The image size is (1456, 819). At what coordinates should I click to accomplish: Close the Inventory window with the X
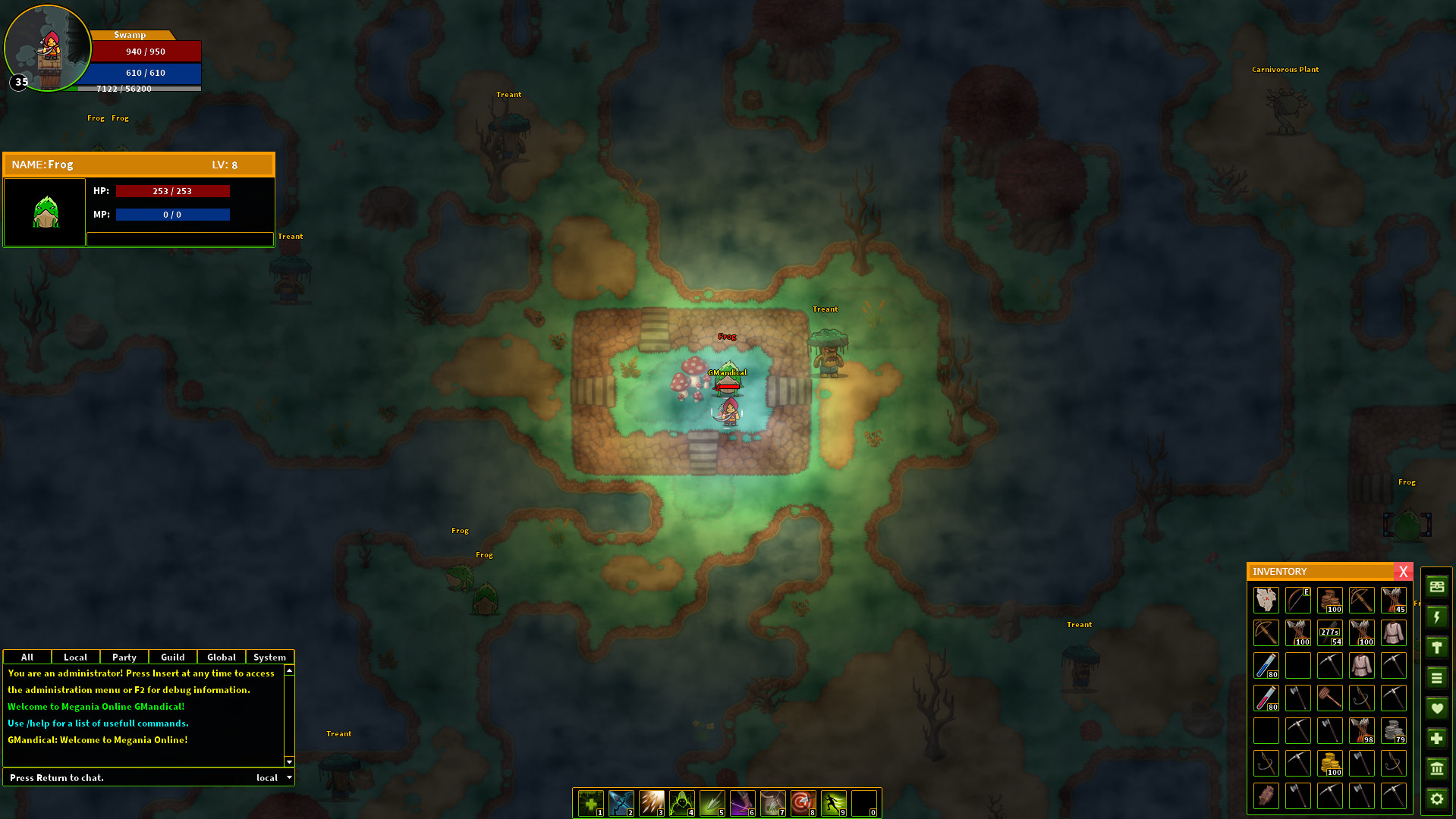click(1404, 572)
